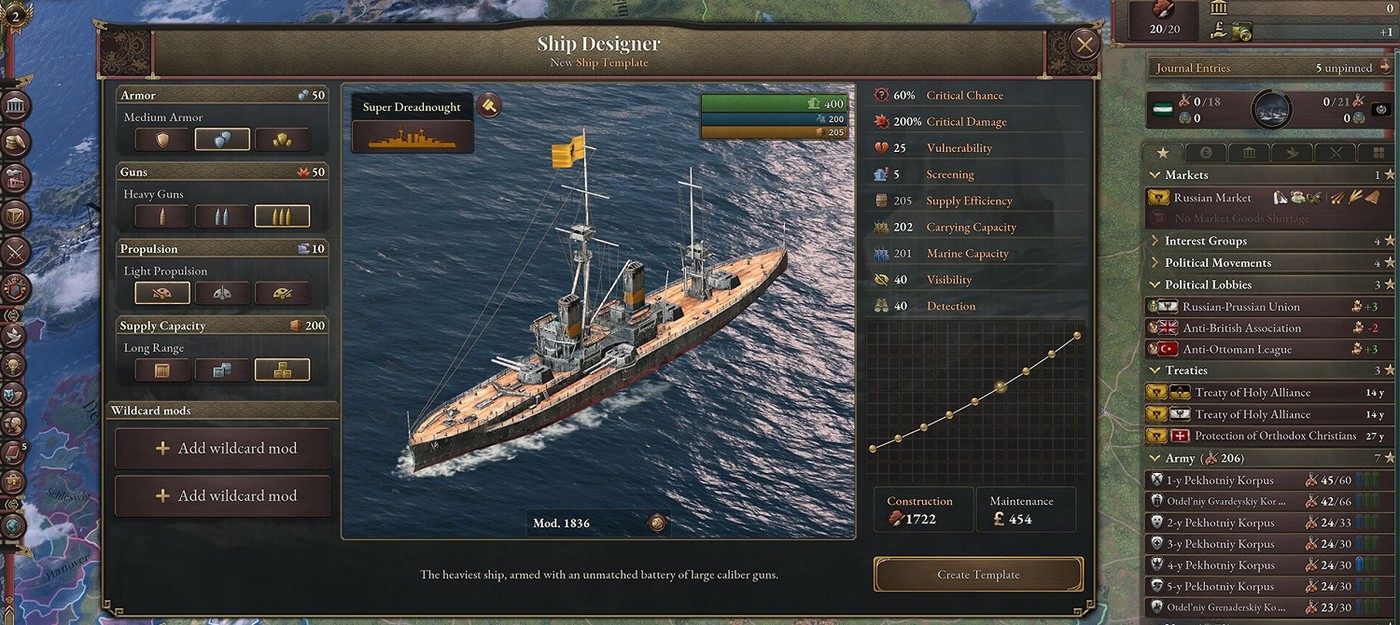The height and width of the screenshot is (625, 1400).
Task: Open the Super Dreadnought ship class selector
Action: coord(412,123)
